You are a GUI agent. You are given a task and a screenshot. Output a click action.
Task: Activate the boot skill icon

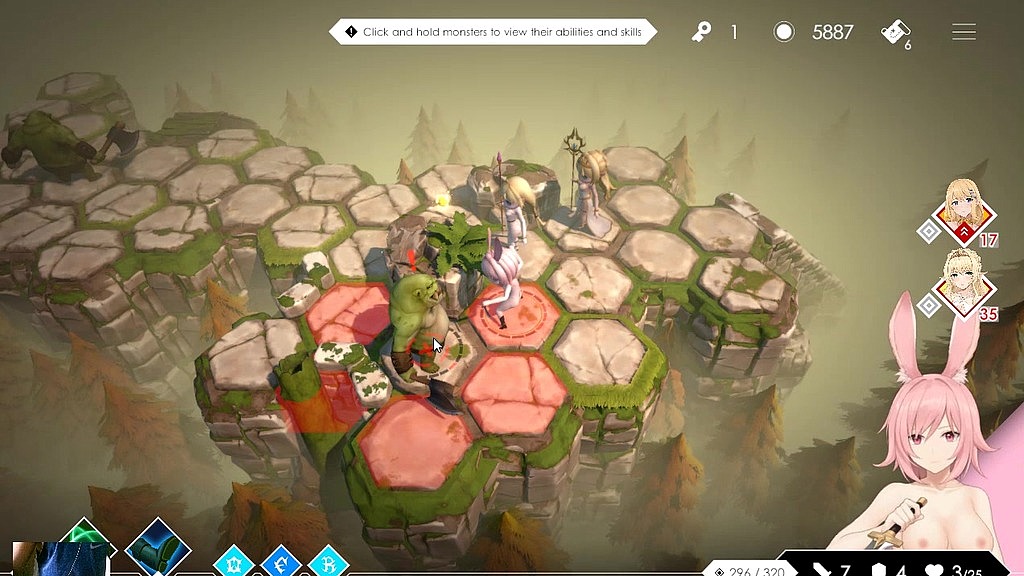158,548
